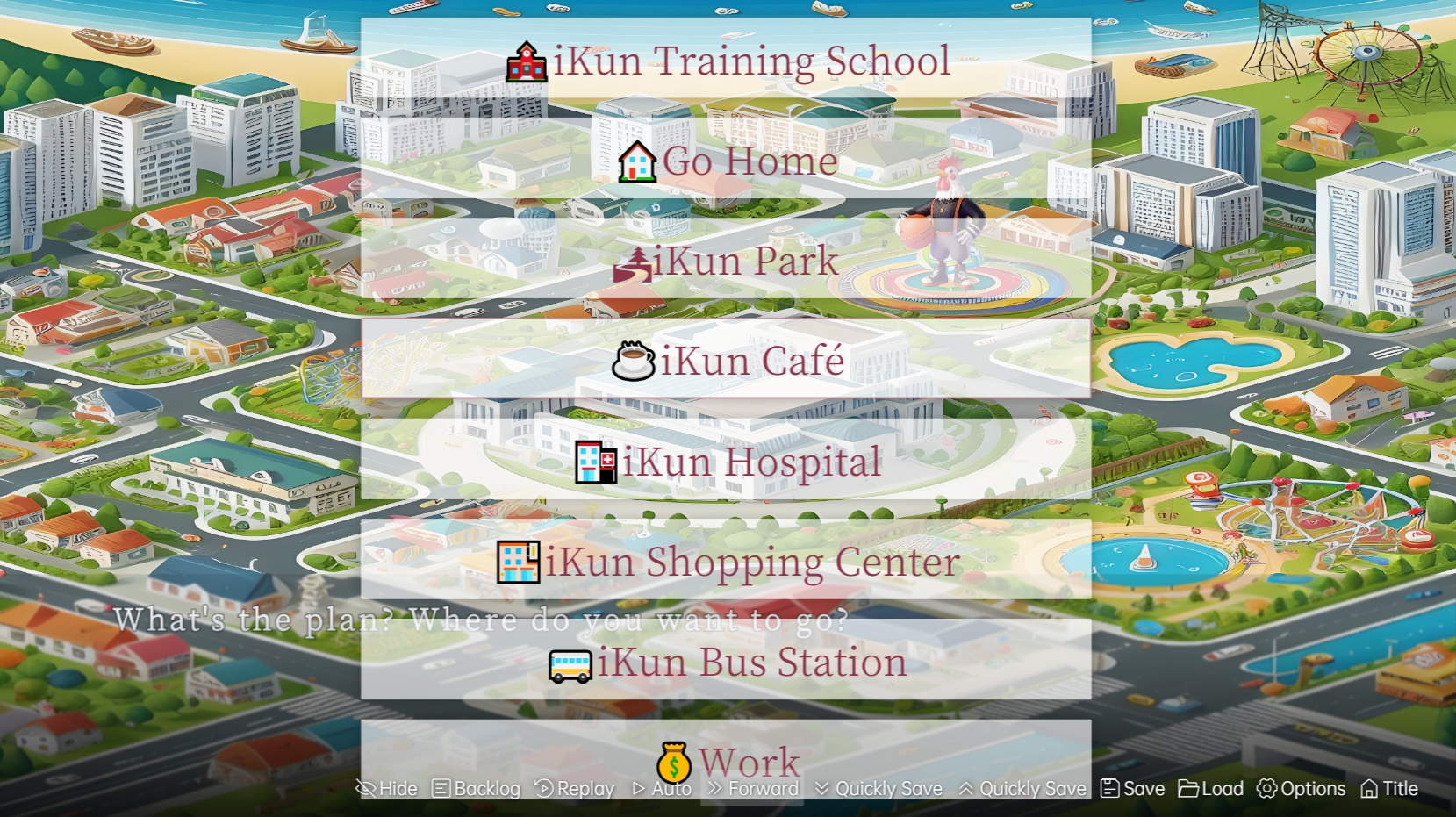Return to the Title screen

(x=1389, y=789)
